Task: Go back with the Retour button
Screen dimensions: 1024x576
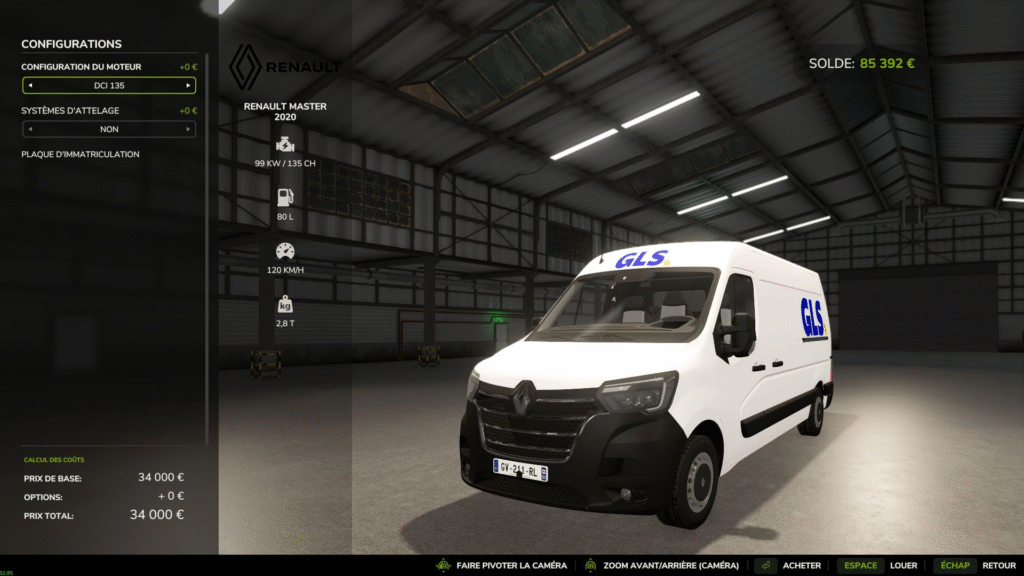Action: tap(976, 565)
